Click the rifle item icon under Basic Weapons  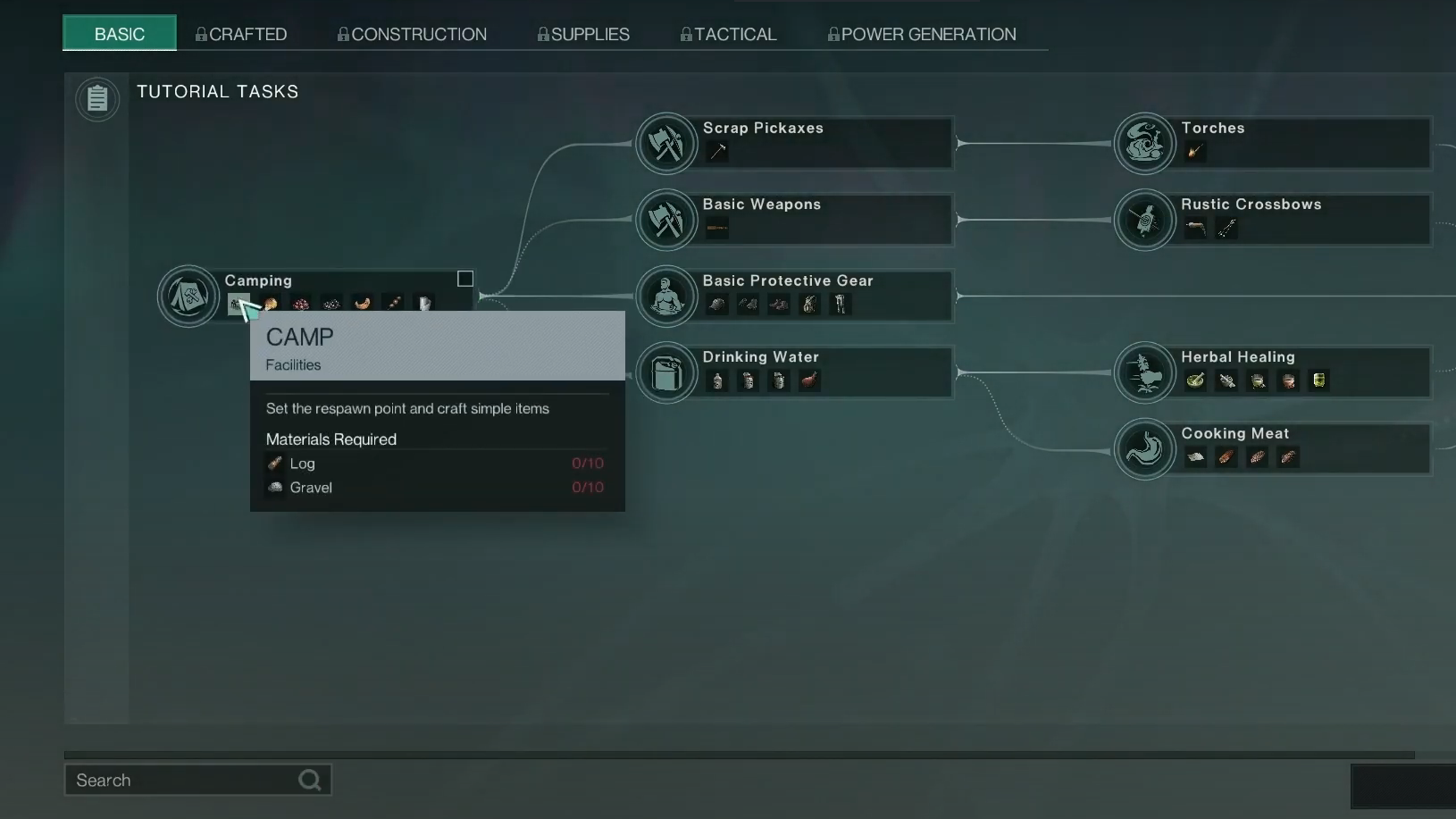(717, 229)
